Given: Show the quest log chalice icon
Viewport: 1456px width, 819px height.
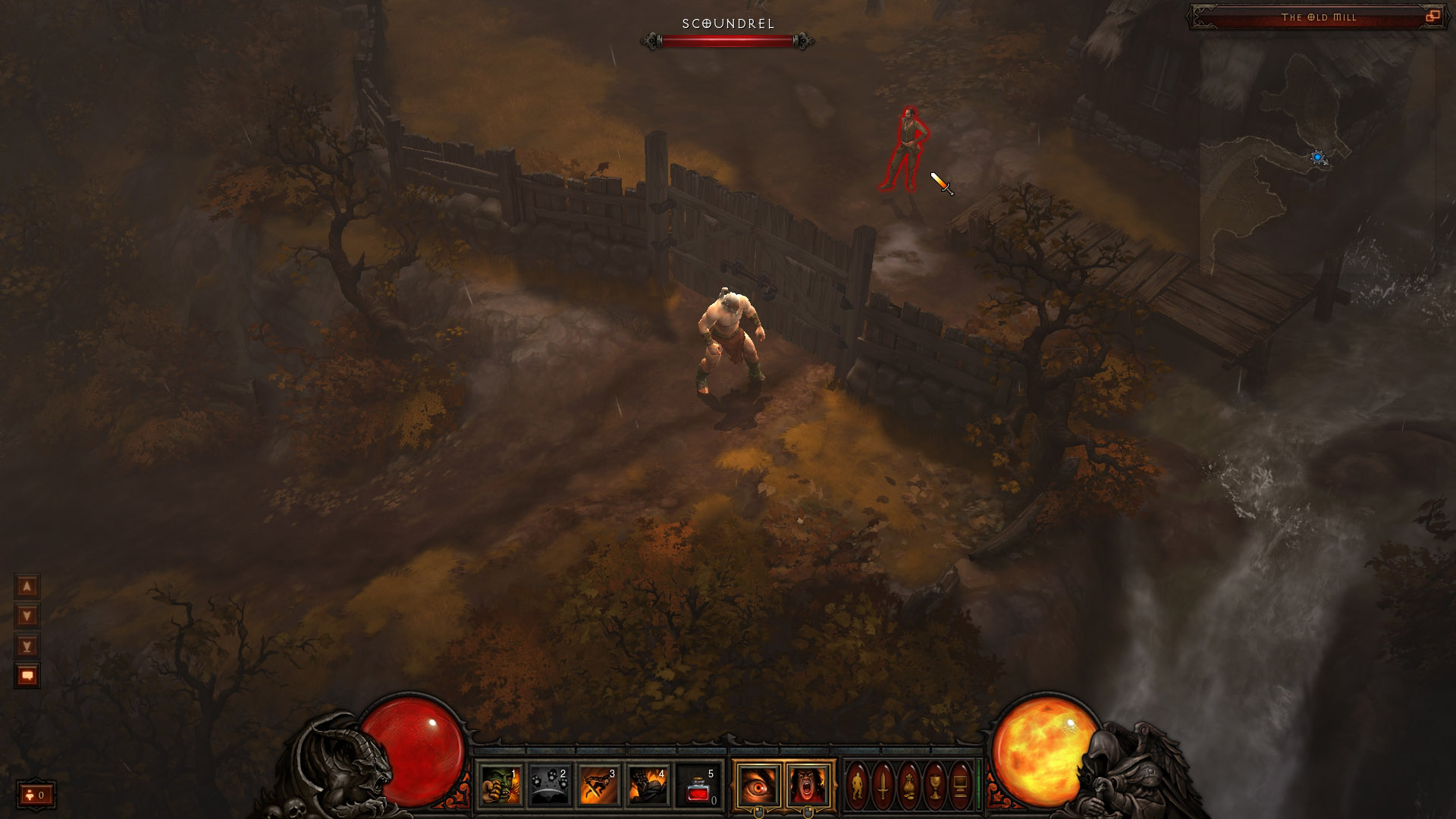Looking at the screenshot, I should [x=934, y=786].
